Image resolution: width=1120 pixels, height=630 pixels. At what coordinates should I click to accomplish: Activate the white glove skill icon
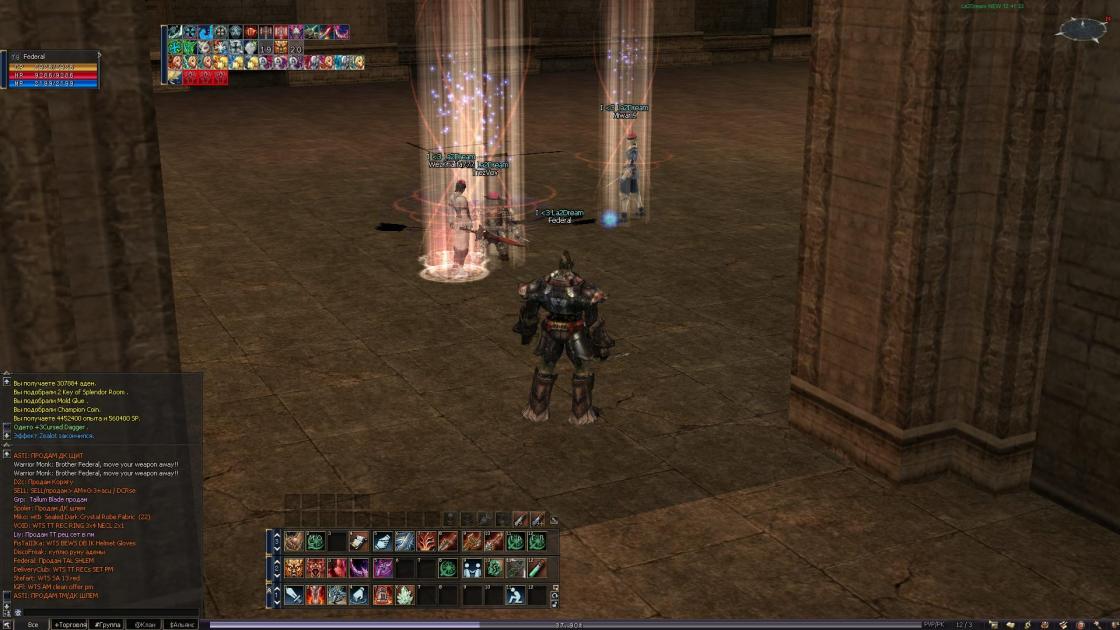pos(381,541)
